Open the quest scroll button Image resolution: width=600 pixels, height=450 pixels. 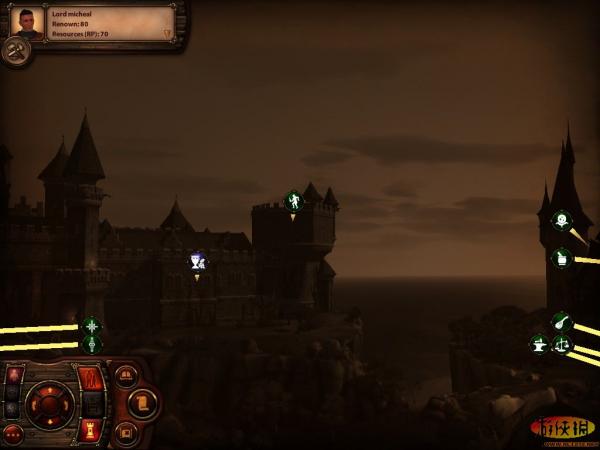143,404
